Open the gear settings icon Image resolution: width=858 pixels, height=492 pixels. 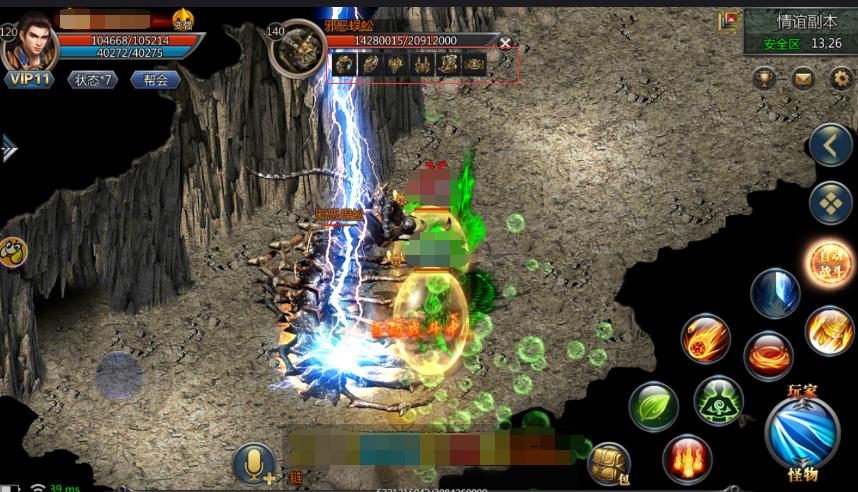[x=839, y=77]
